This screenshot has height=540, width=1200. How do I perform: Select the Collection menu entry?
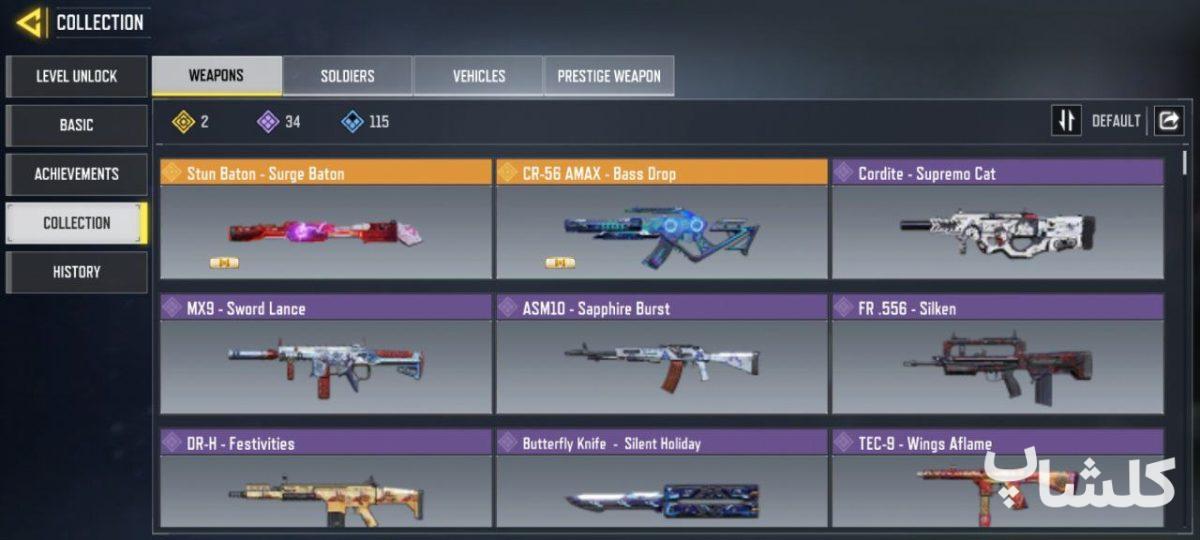(x=77, y=223)
